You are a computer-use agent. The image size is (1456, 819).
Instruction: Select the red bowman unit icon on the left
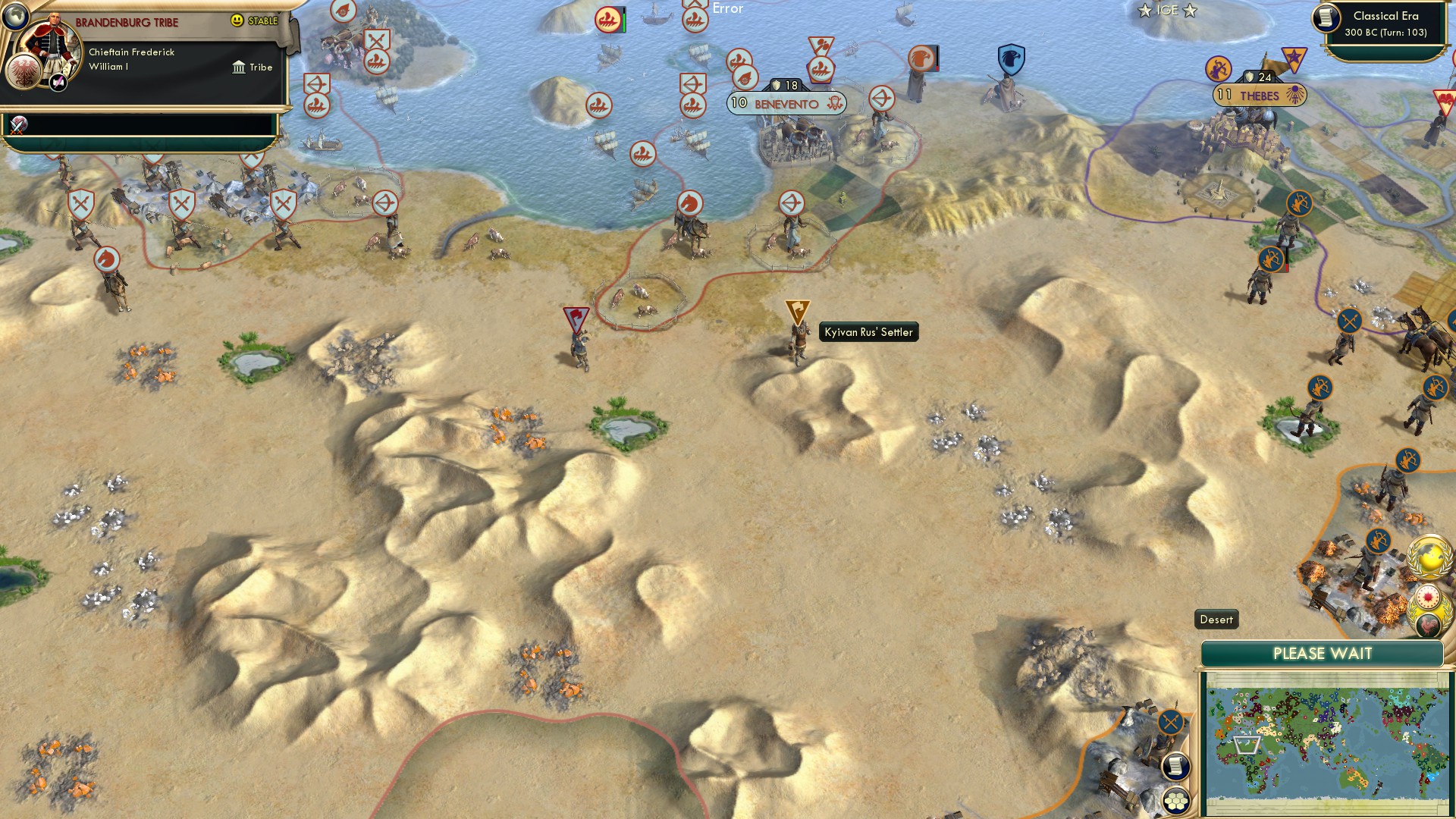coord(384,203)
